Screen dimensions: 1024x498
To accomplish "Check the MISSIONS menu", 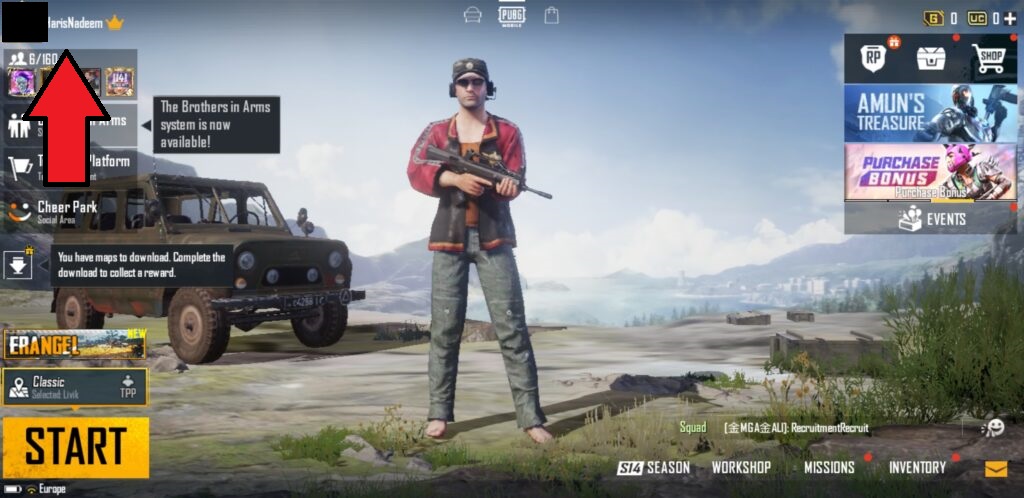I will [829, 467].
